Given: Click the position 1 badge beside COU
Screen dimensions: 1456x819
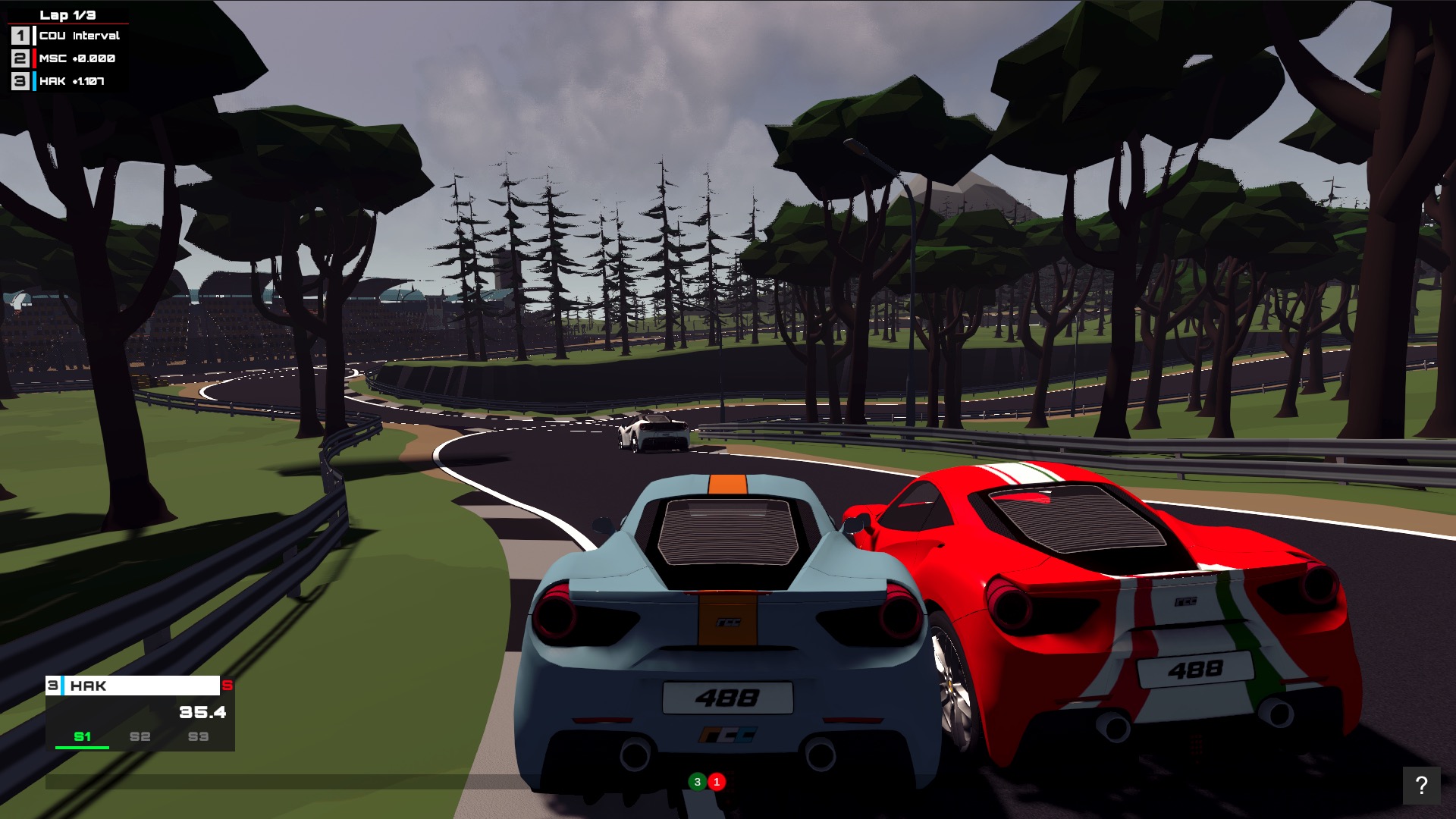Looking at the screenshot, I should click(x=20, y=34).
